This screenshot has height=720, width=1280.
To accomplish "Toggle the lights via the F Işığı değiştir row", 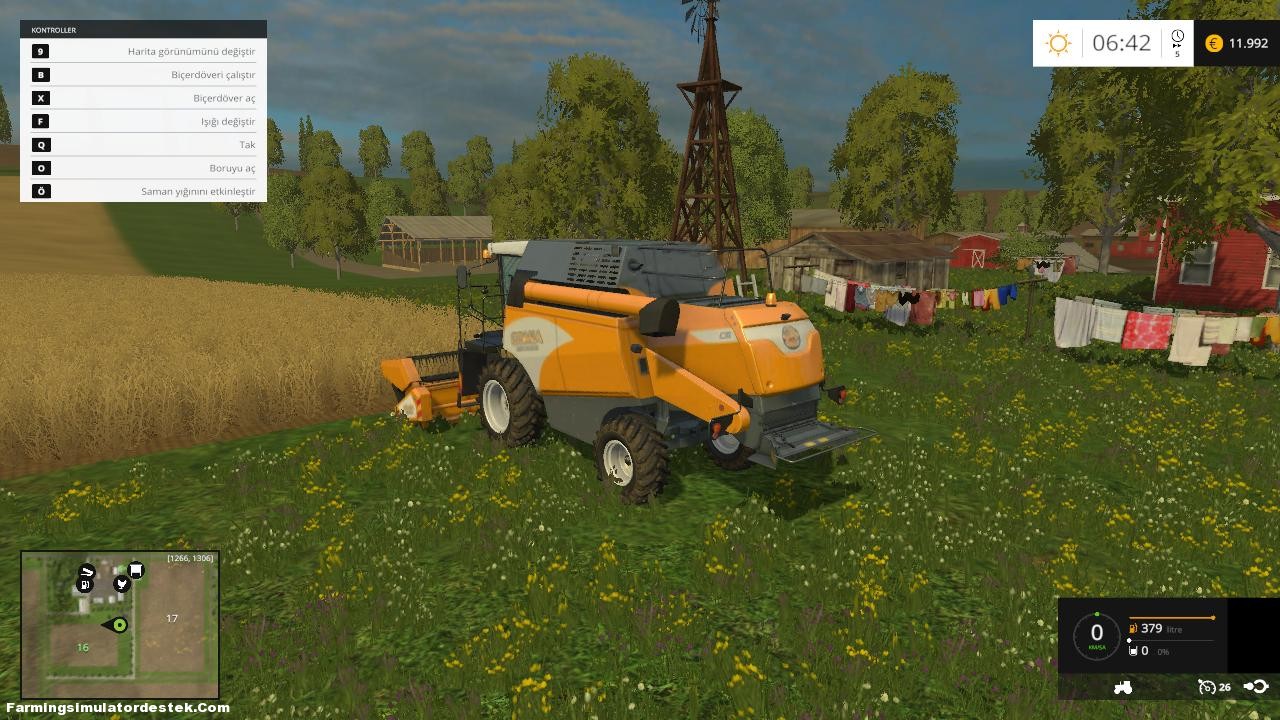I will (143, 121).
